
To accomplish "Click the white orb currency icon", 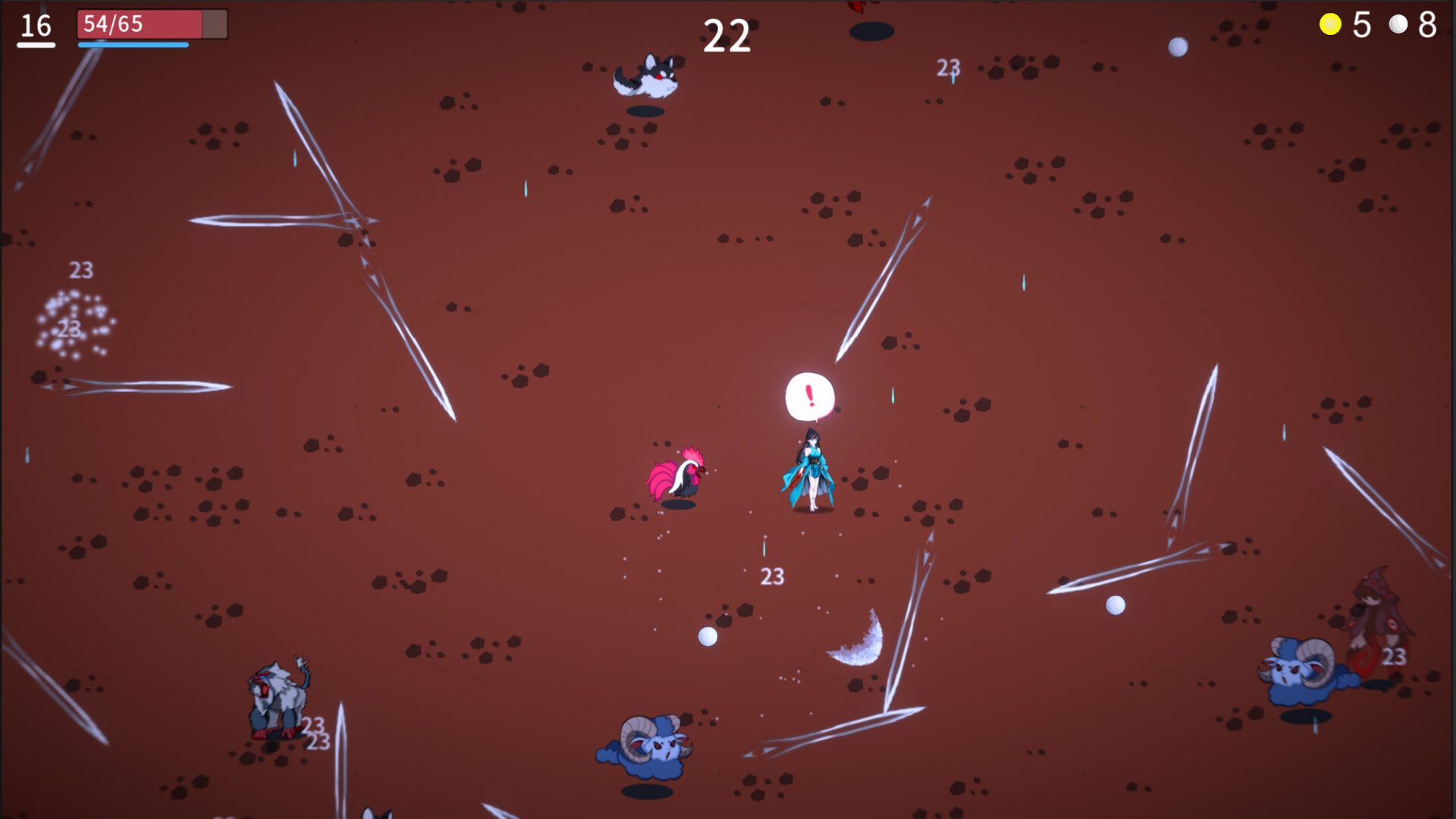I will (x=1398, y=25).
